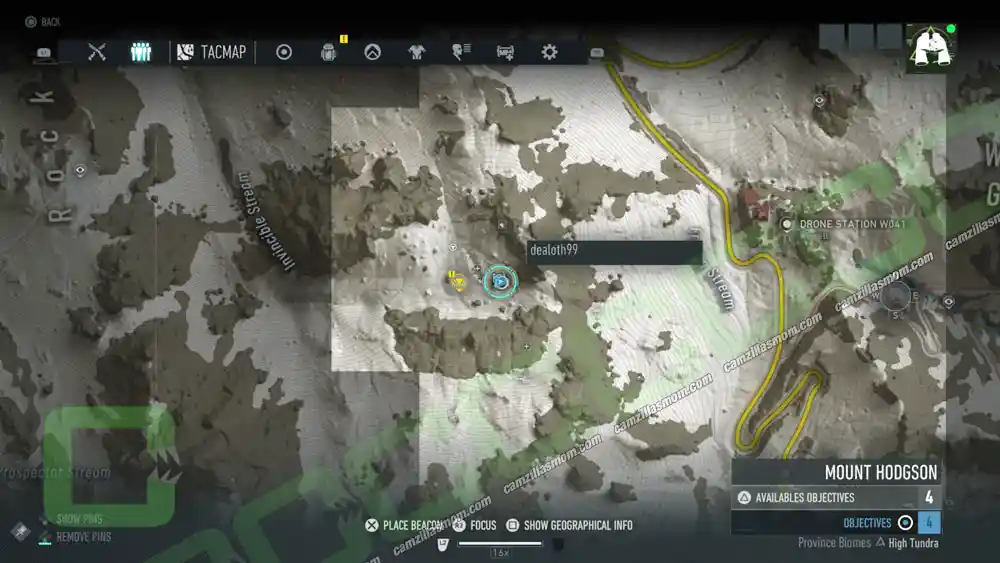Open the head-profile intel tab

pos(460,52)
